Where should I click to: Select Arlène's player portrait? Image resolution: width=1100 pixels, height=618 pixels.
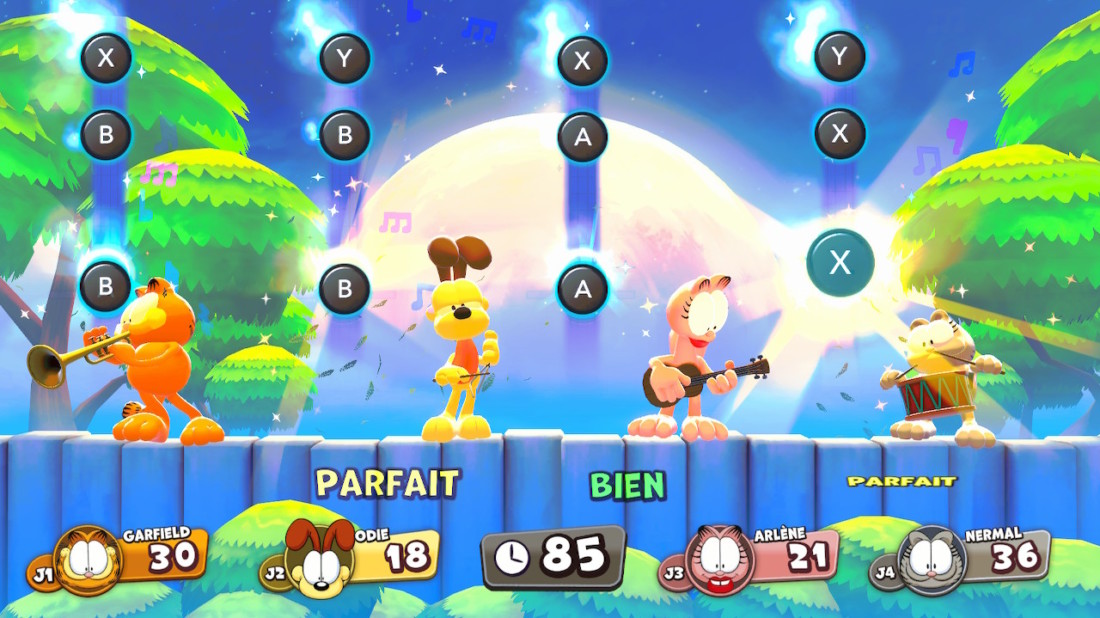720,560
